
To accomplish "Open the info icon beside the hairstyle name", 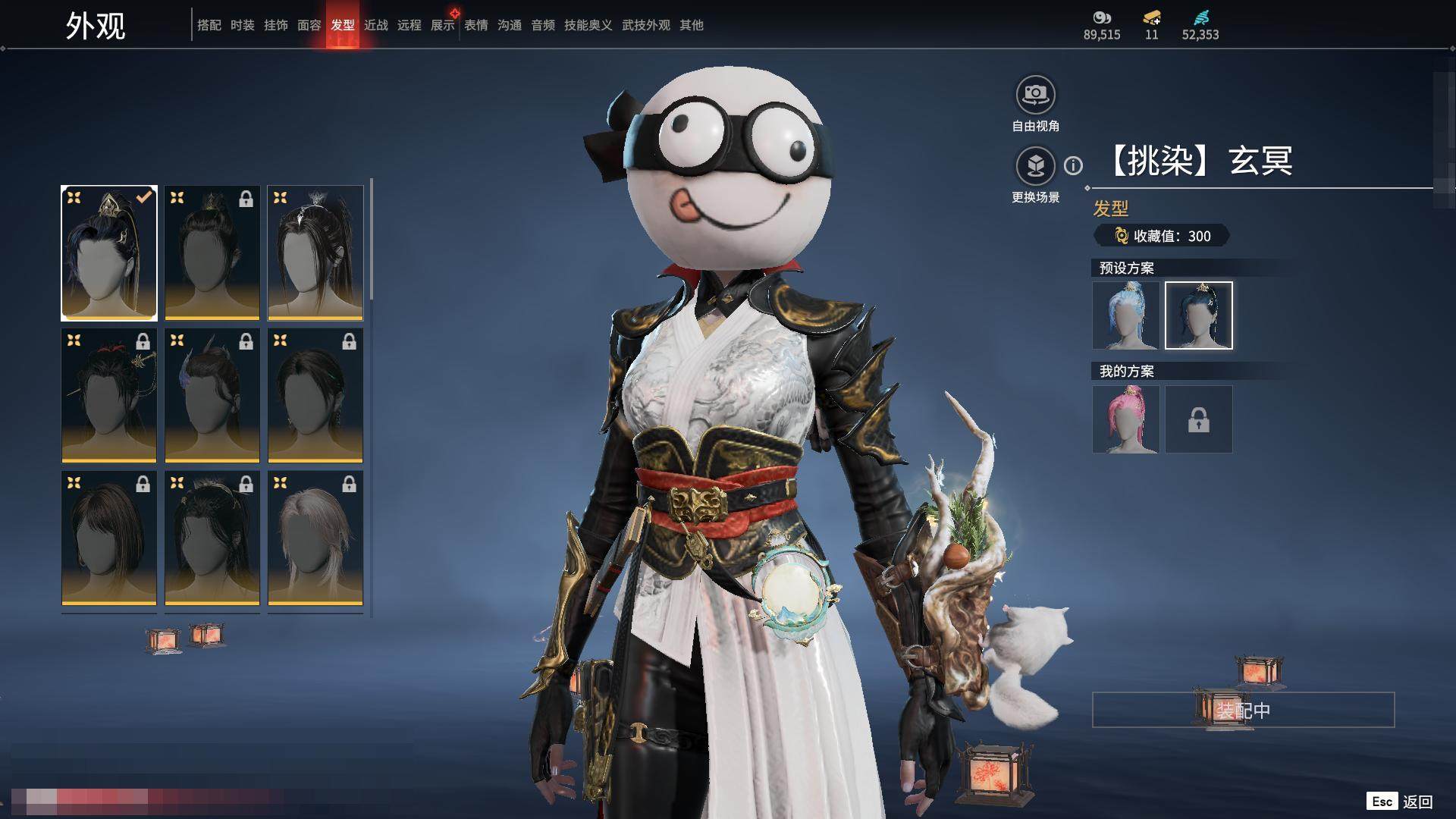I will (1073, 165).
